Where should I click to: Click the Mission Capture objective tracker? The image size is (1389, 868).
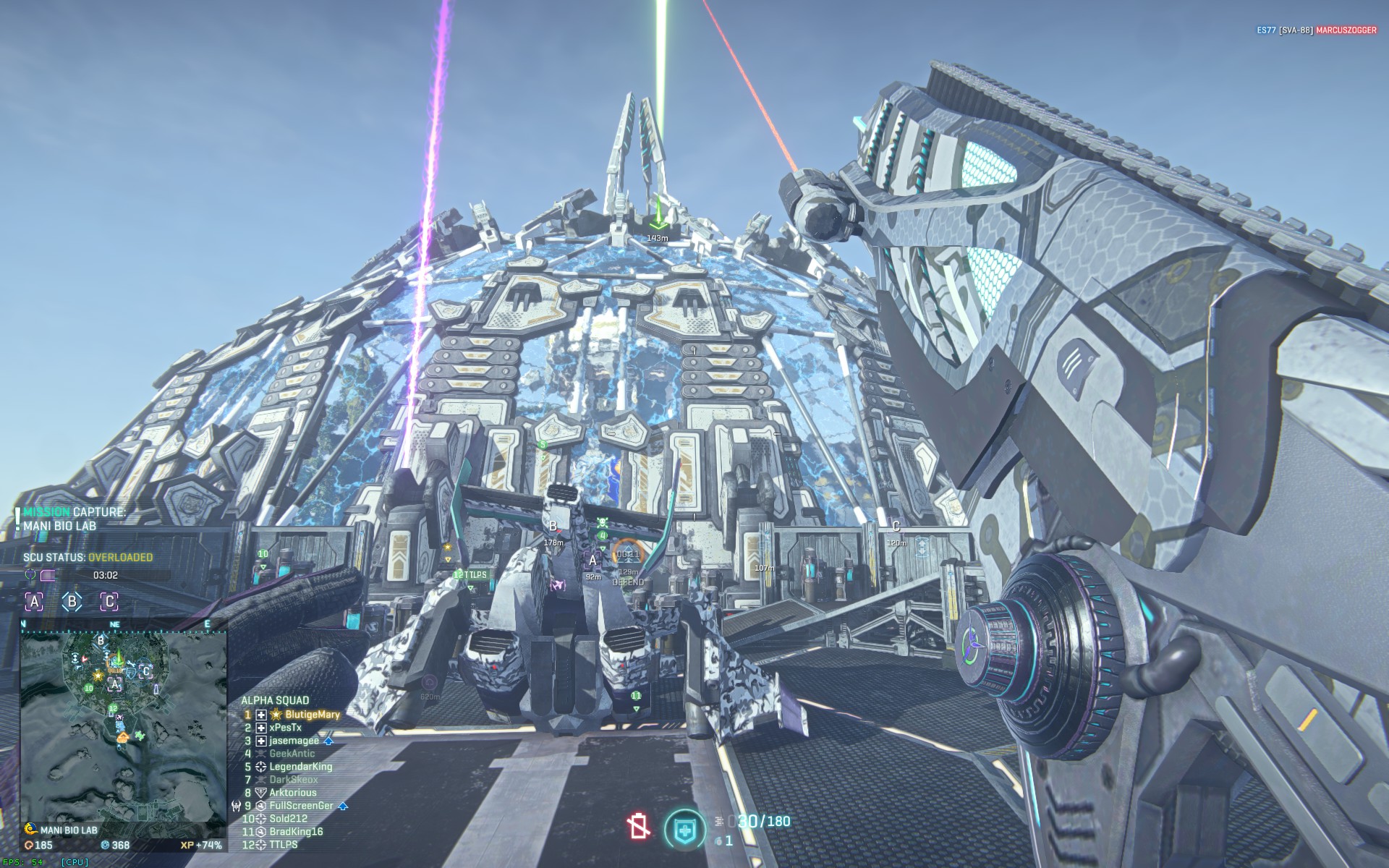[x=74, y=519]
